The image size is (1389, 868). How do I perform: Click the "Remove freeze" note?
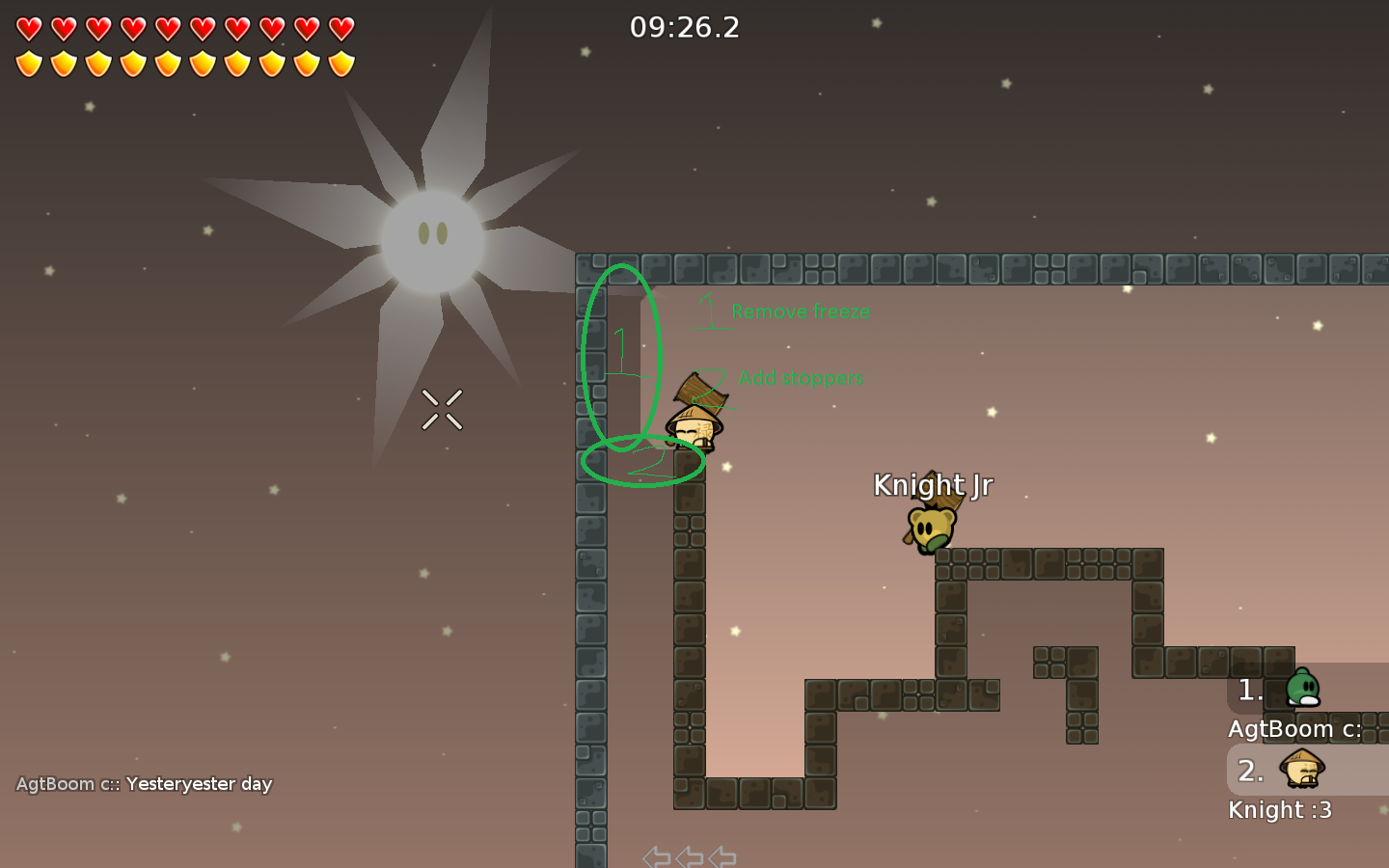click(x=801, y=312)
